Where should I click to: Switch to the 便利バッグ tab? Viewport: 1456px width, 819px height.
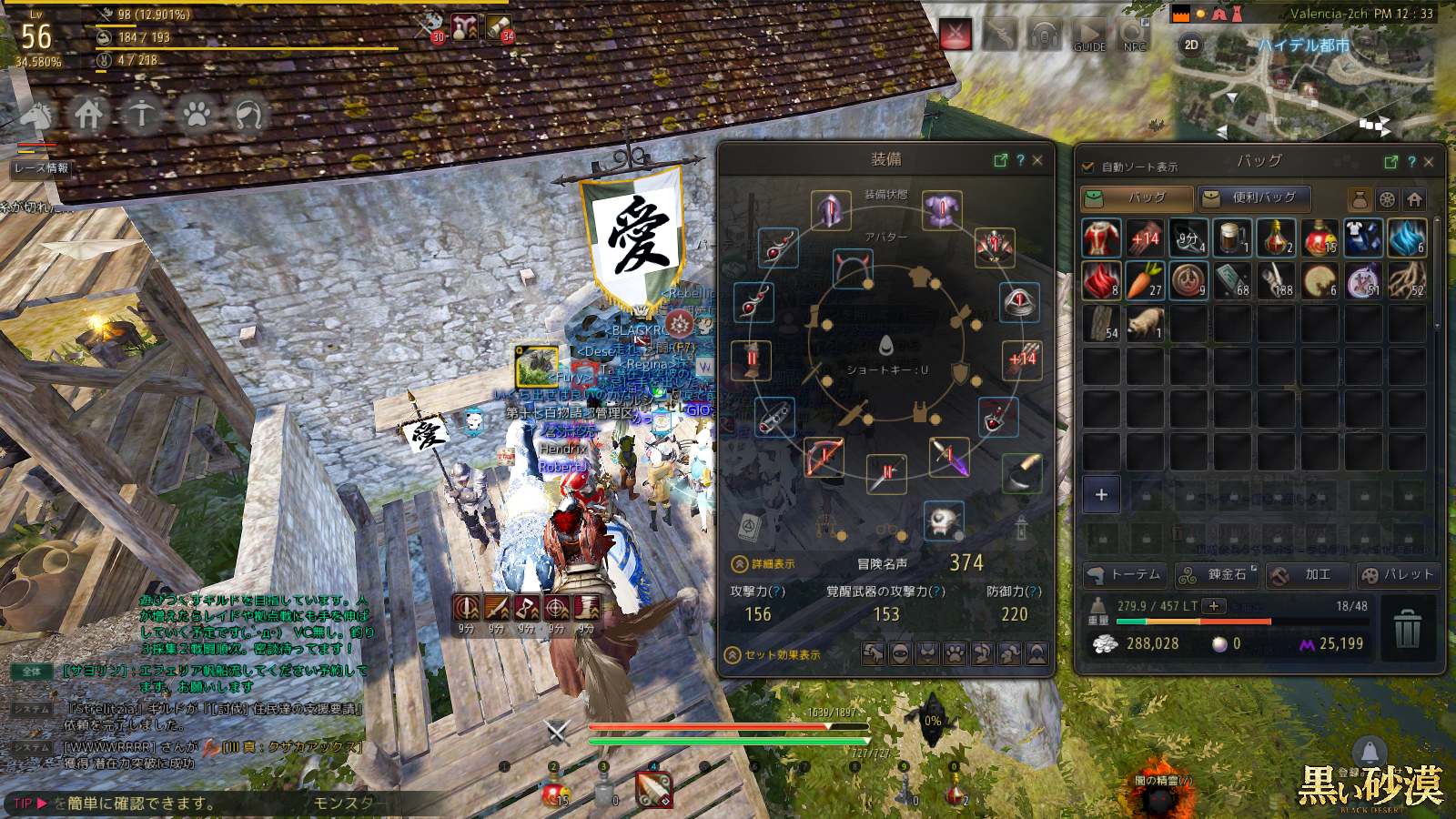[1254, 197]
